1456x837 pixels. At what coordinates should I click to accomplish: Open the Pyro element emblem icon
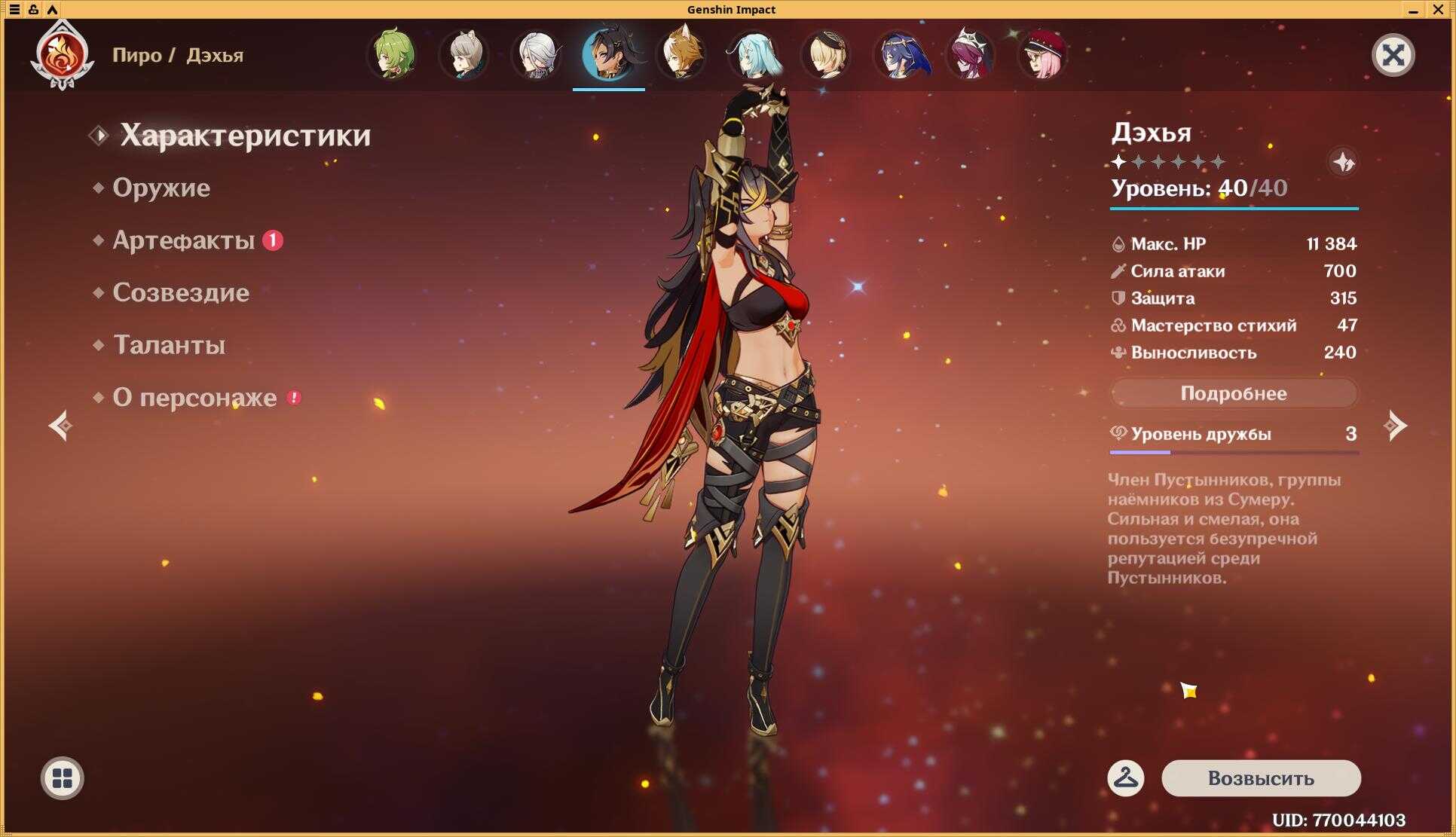click(x=62, y=55)
